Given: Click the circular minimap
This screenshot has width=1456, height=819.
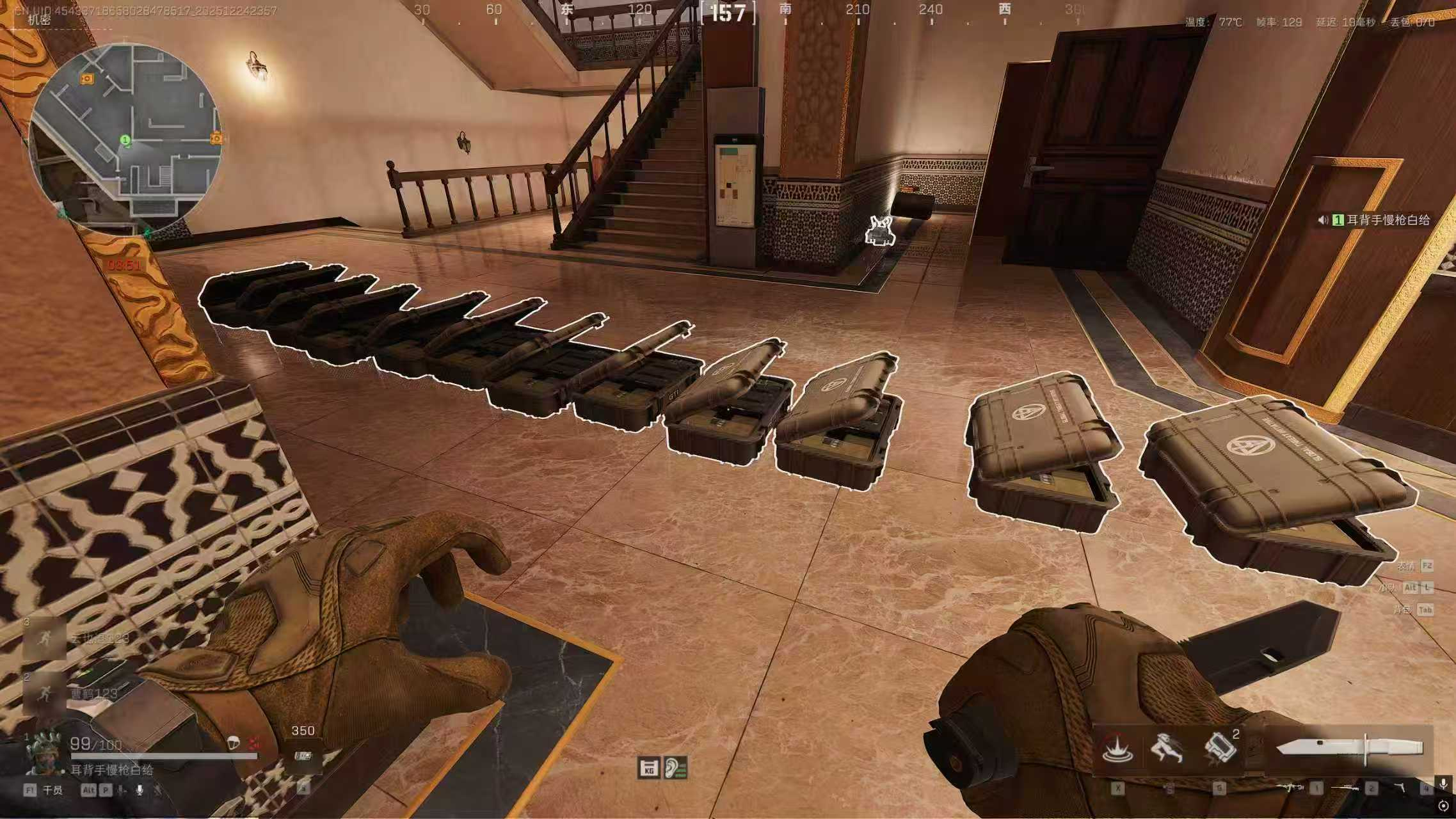Looking at the screenshot, I should pos(126,139).
